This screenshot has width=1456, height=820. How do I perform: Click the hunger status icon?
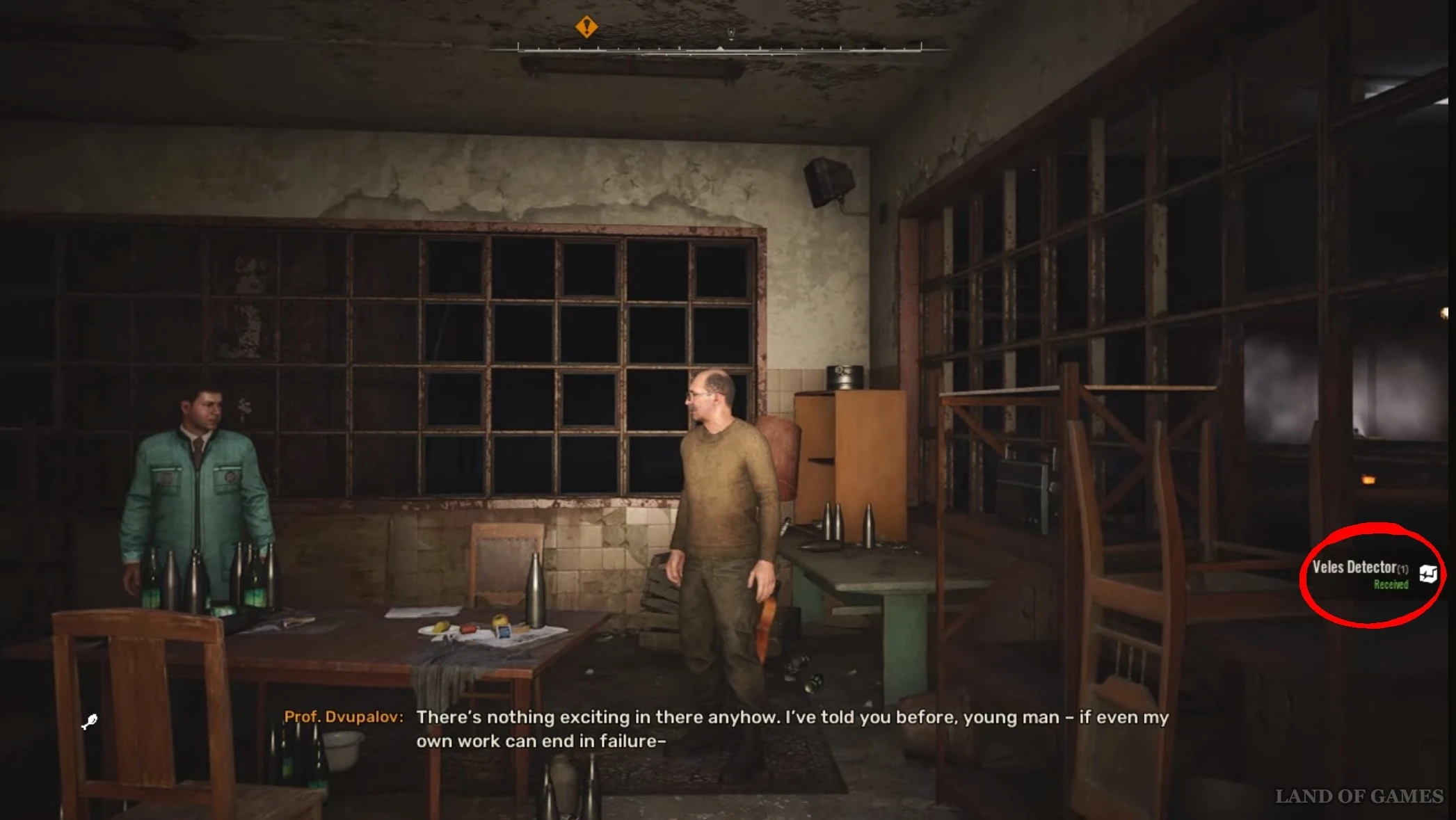90,722
